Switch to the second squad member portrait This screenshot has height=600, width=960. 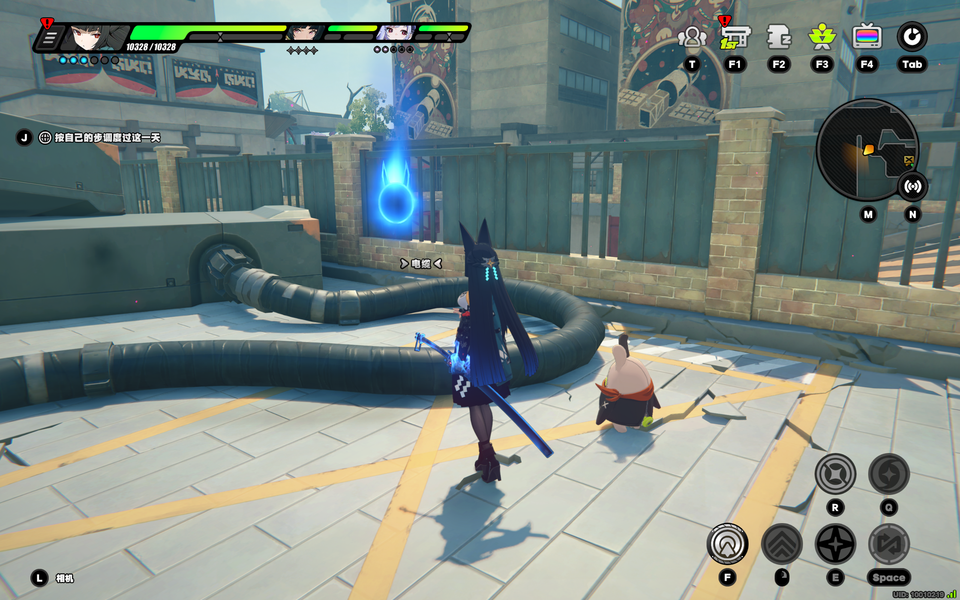coord(301,33)
